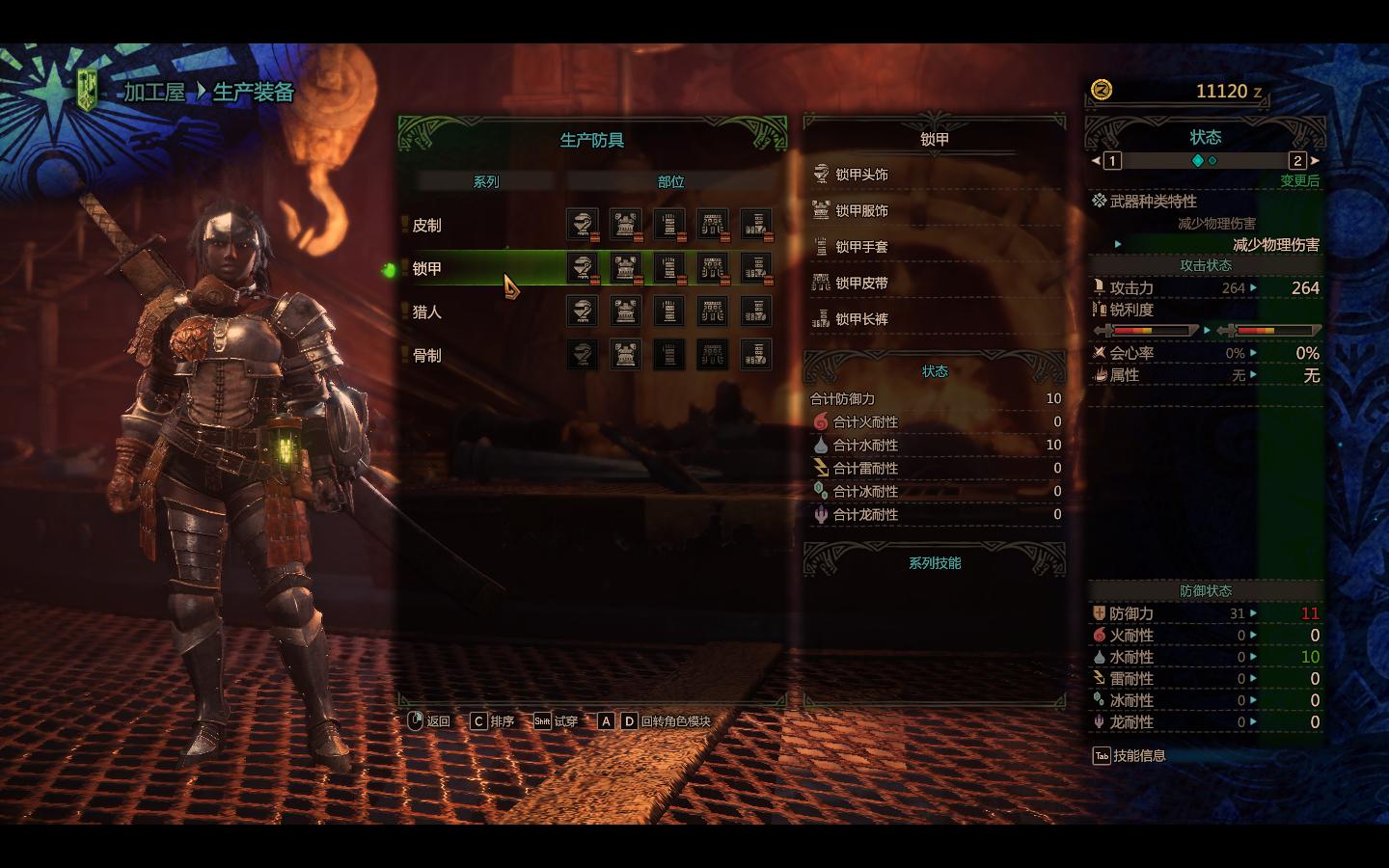The image size is (1389, 868).
Task: Select the 骨制 armor series row
Action: (x=427, y=356)
